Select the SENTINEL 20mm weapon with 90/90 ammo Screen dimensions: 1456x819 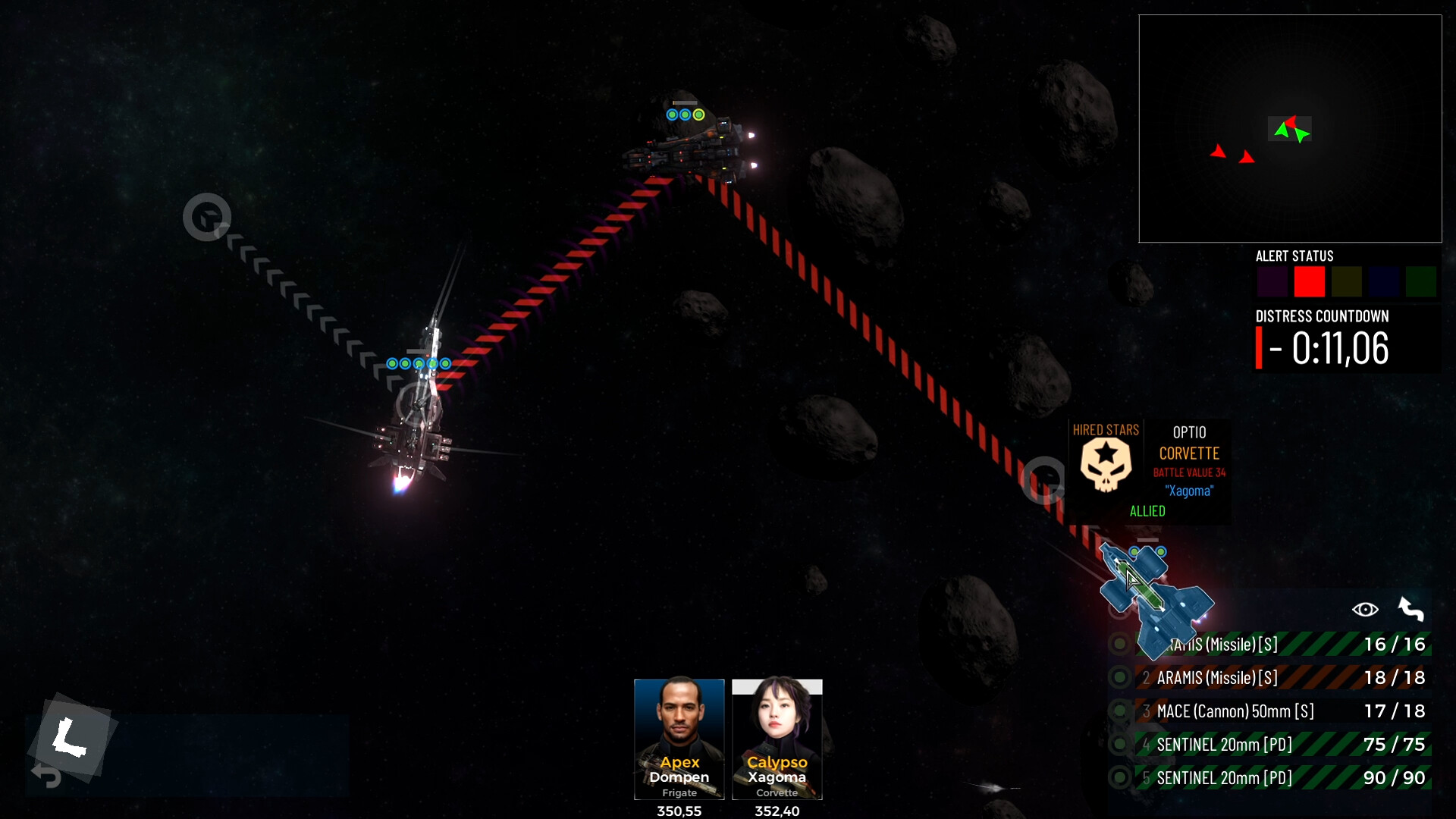click(x=1282, y=778)
